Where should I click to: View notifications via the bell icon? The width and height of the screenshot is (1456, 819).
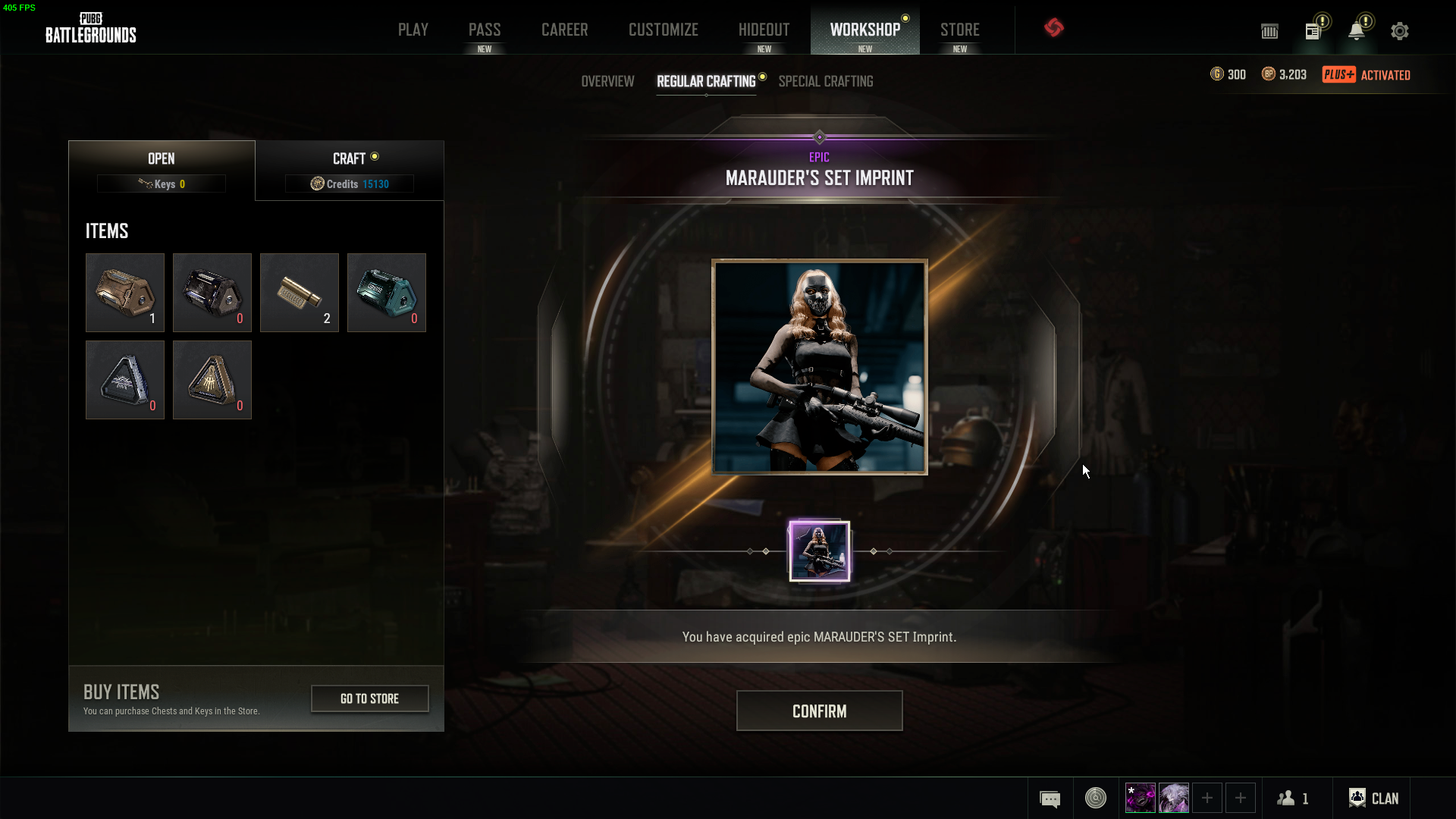coord(1357,31)
